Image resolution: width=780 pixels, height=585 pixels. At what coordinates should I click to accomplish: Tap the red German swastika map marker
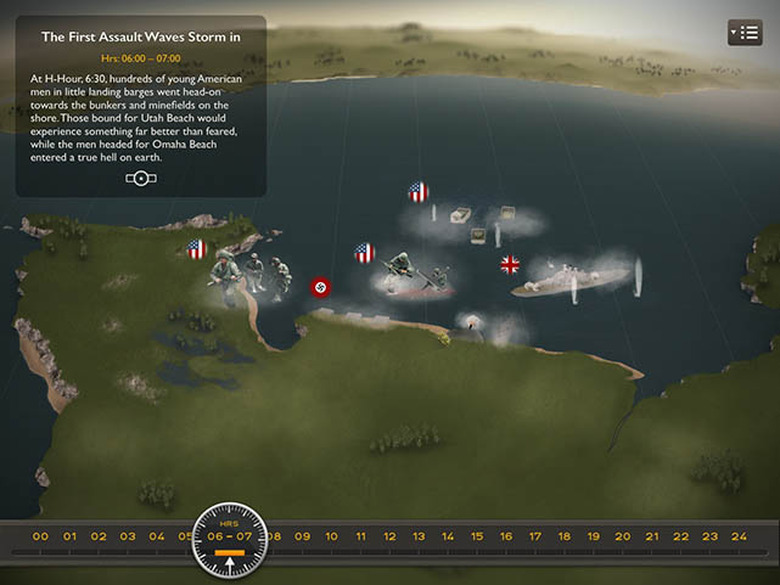pos(321,287)
